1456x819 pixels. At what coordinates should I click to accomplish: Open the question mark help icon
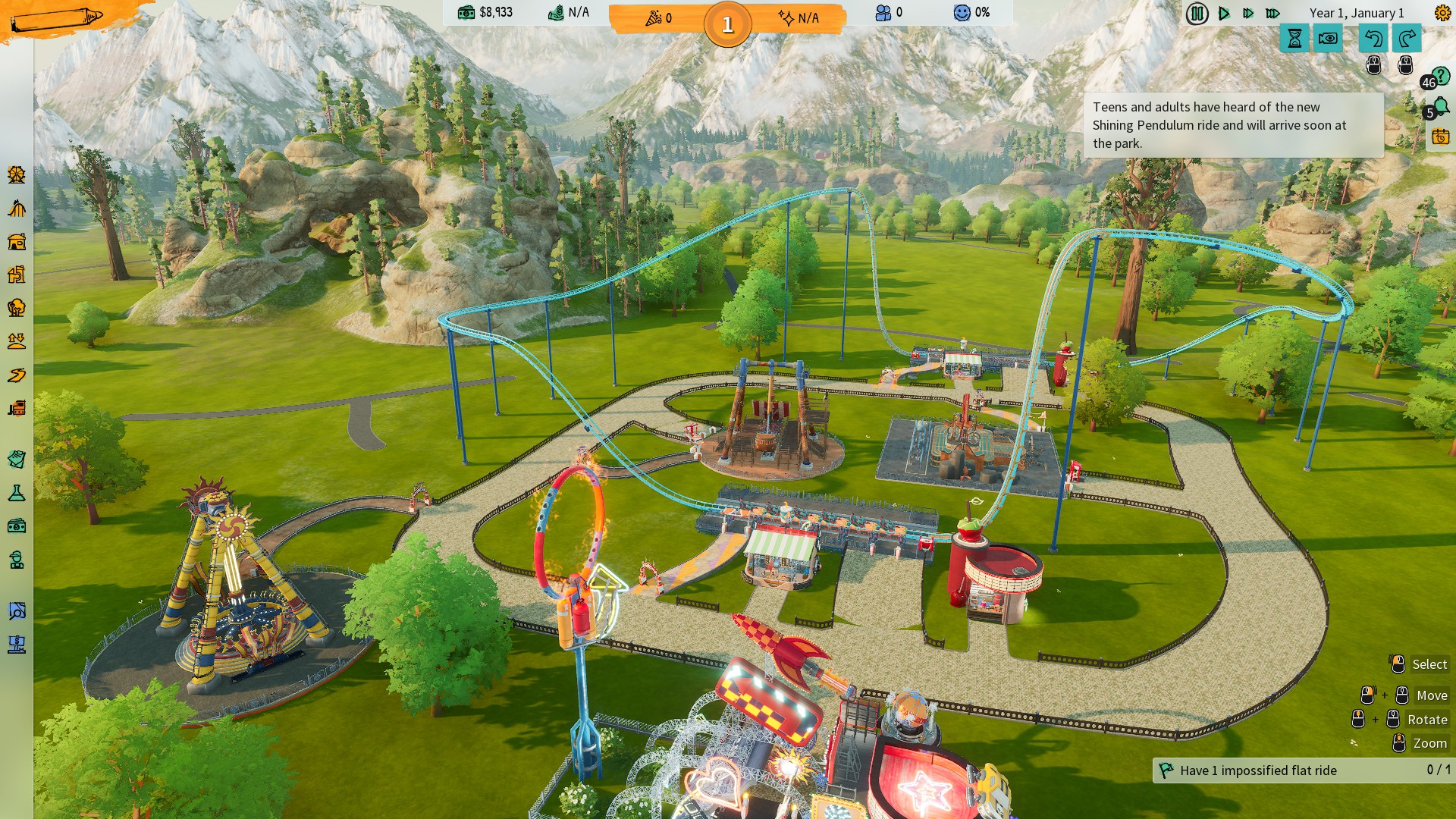point(1439,76)
